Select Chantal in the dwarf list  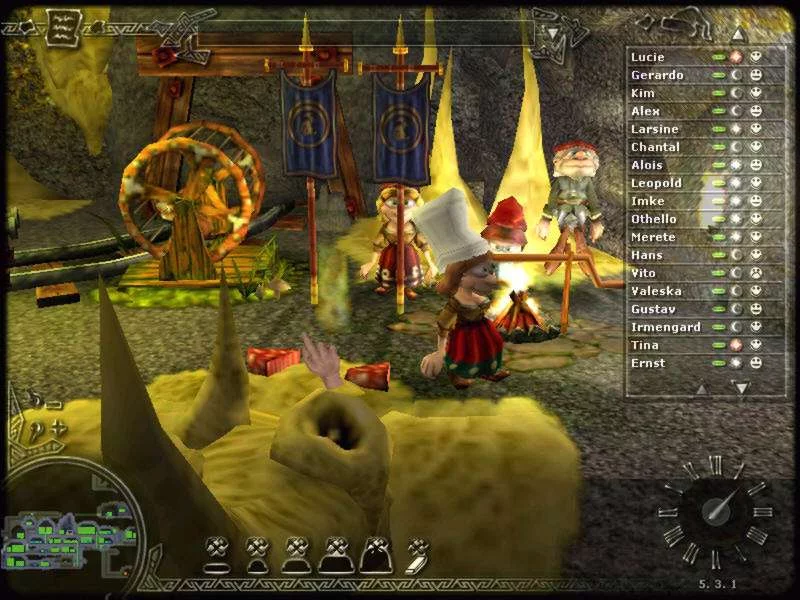coord(654,147)
